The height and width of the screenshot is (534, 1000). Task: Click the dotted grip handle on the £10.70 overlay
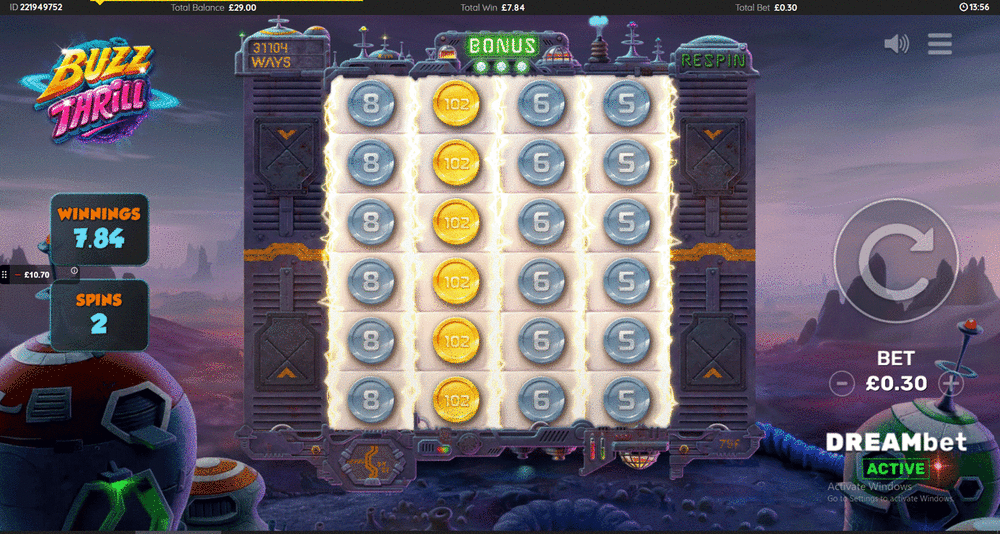[5, 274]
